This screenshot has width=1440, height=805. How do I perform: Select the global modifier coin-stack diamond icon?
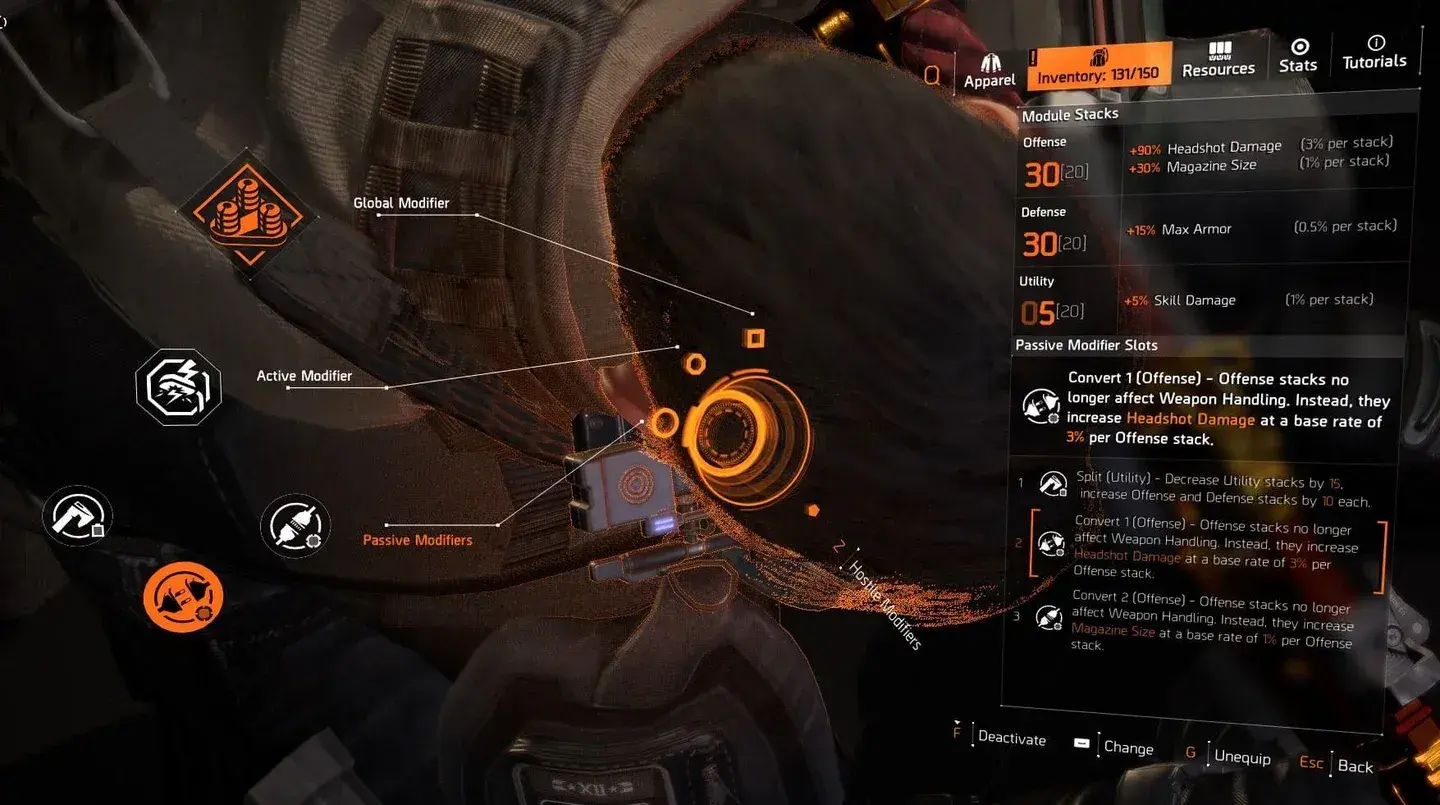pos(248,208)
